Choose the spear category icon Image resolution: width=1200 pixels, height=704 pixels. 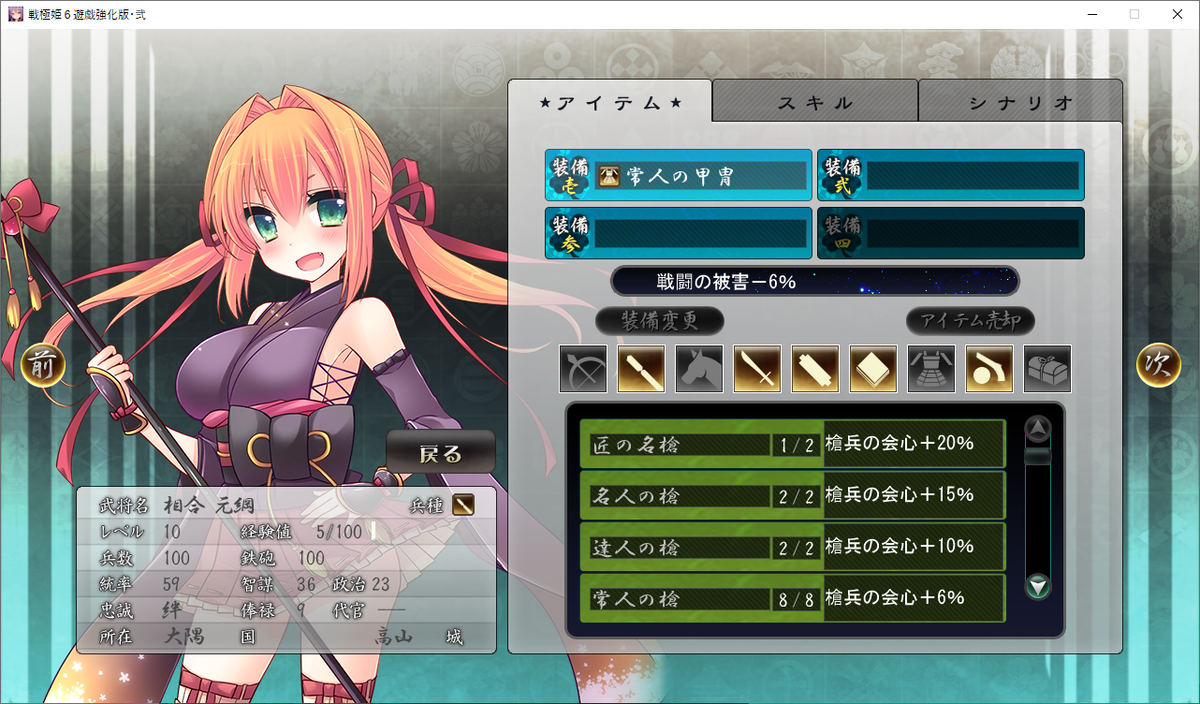click(x=641, y=369)
